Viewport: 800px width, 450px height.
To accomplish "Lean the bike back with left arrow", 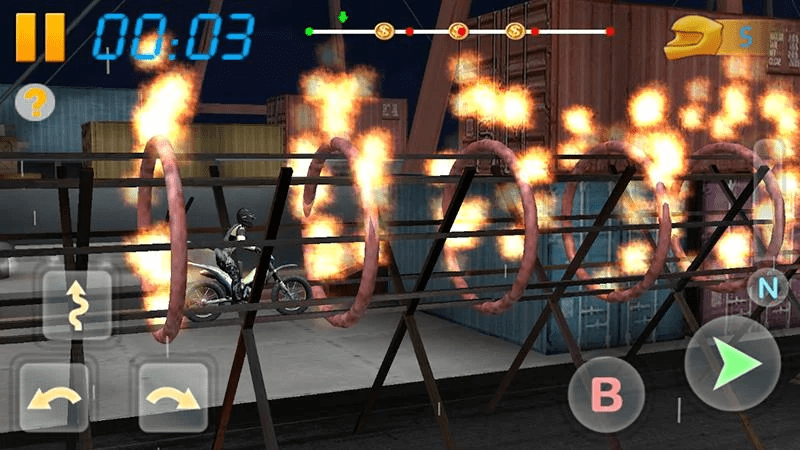I will 52,397.
